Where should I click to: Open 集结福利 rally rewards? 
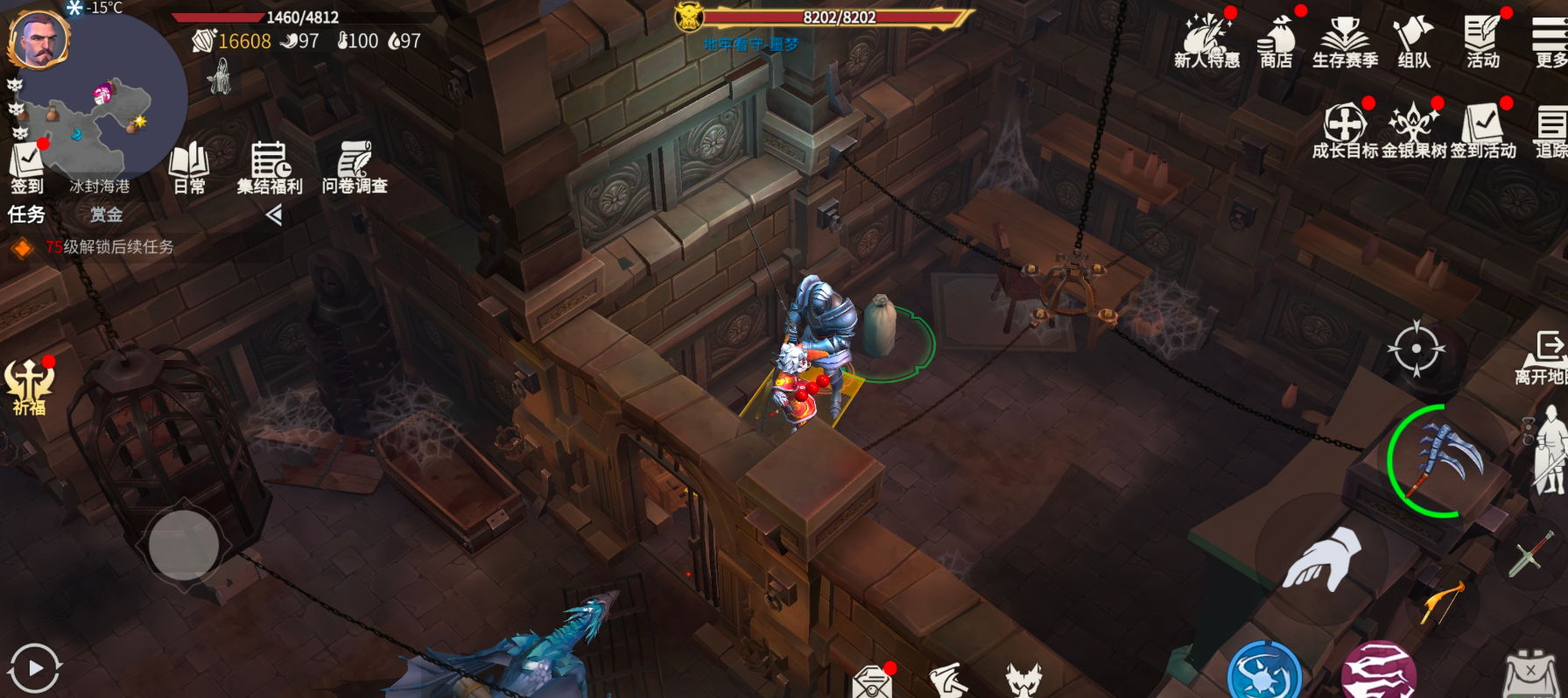pos(270,166)
